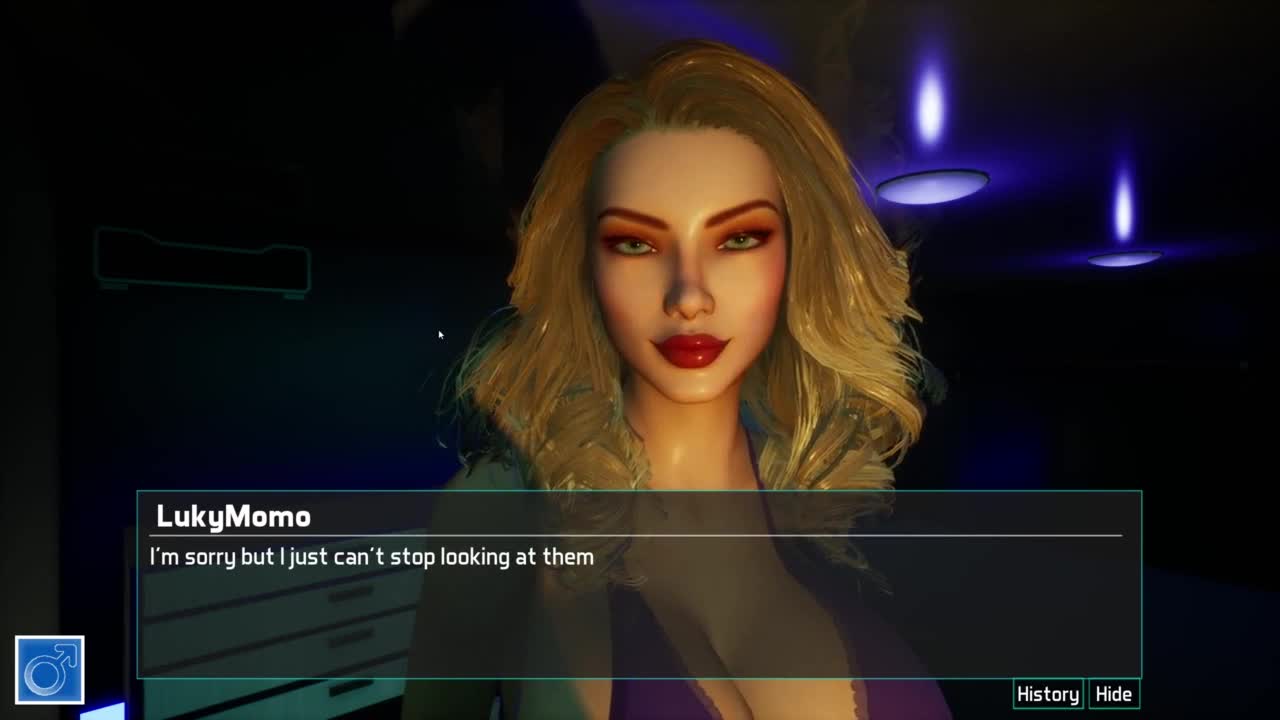
Task: Hide the dialogue box
Action: (1113, 694)
